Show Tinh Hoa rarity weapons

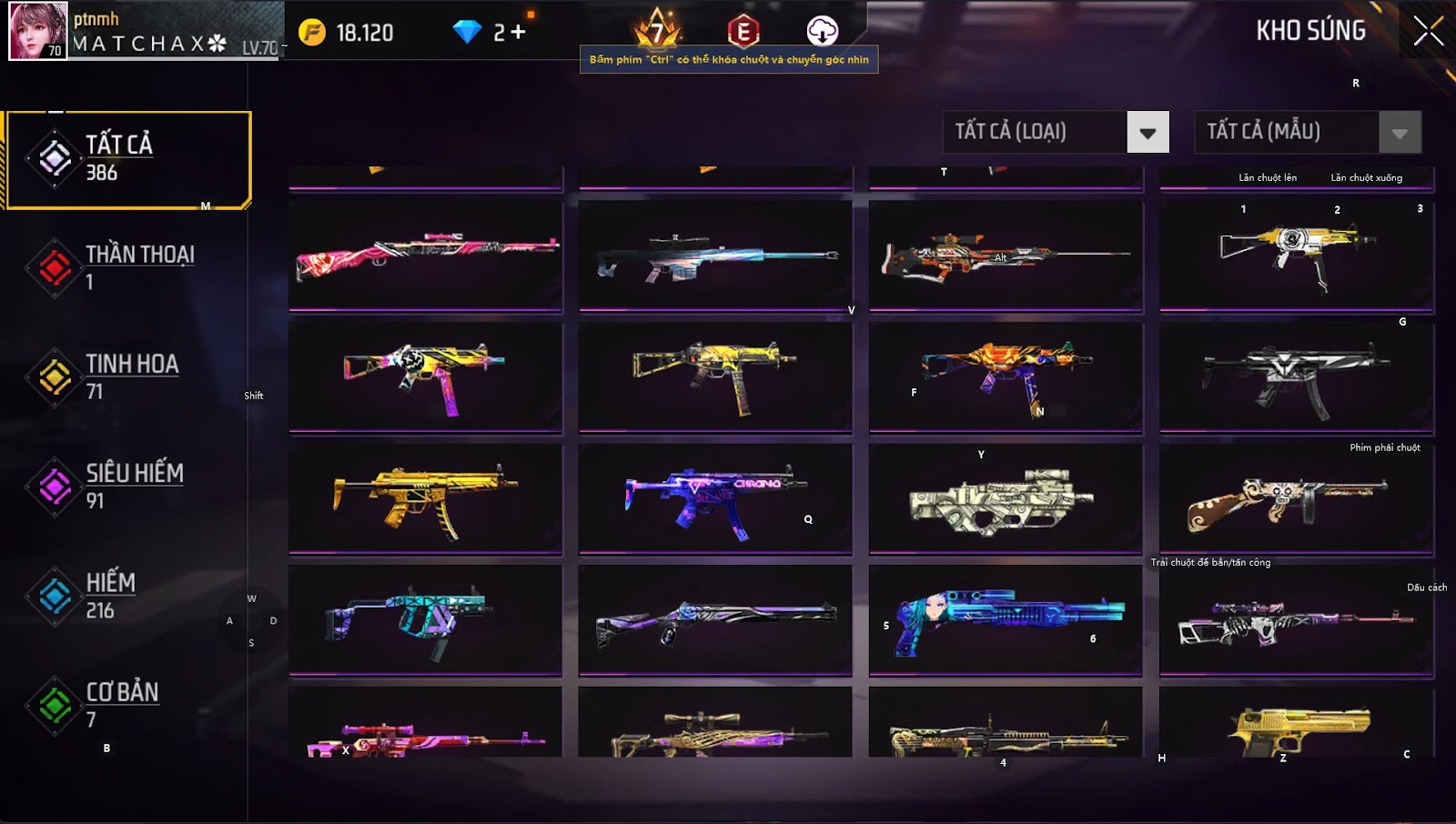[x=127, y=377]
